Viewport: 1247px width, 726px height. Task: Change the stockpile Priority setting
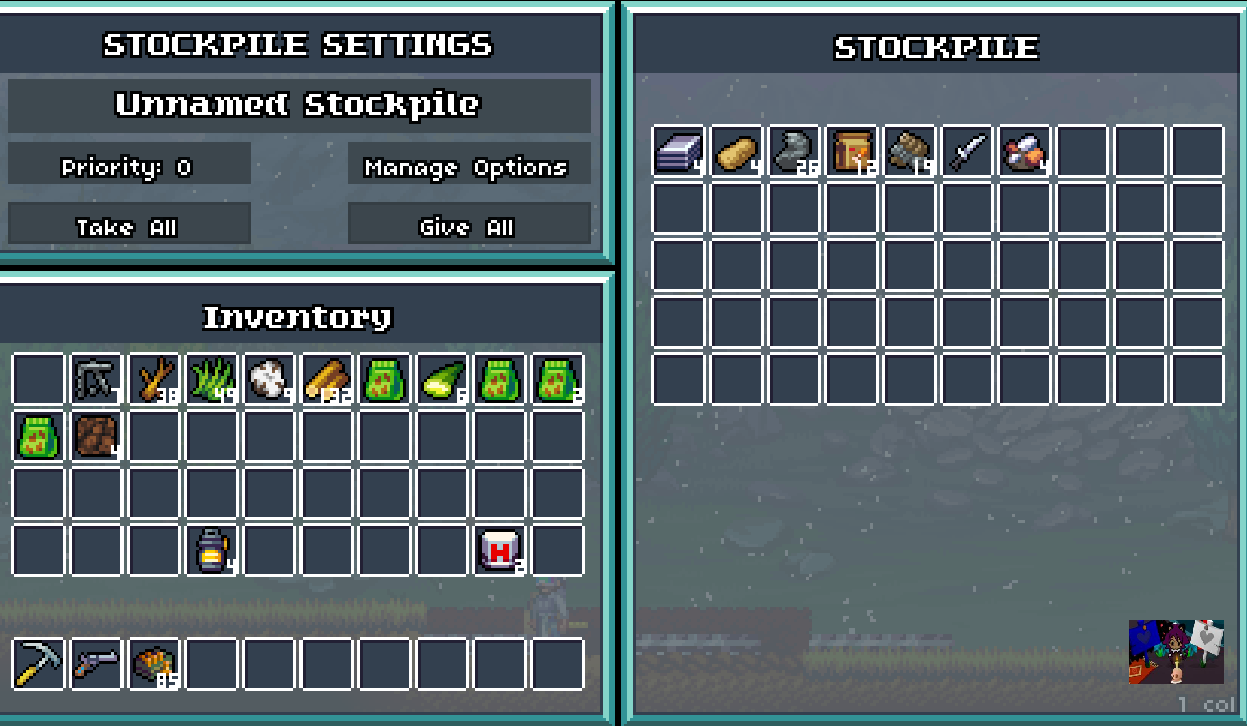(129, 166)
